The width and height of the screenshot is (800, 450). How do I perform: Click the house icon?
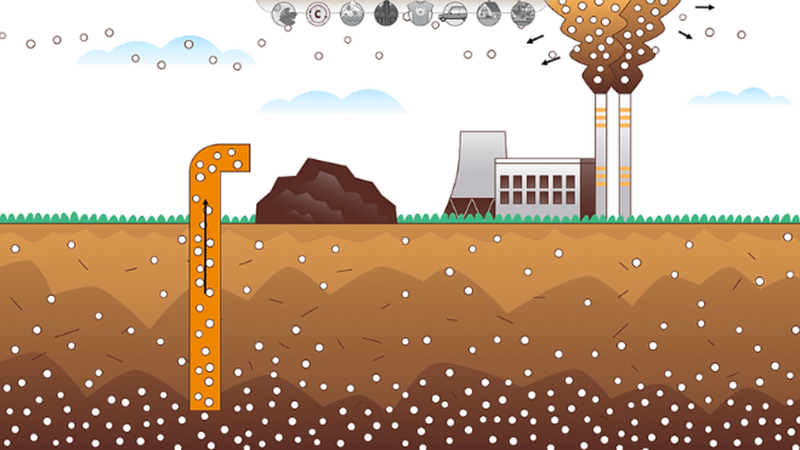click(x=488, y=13)
